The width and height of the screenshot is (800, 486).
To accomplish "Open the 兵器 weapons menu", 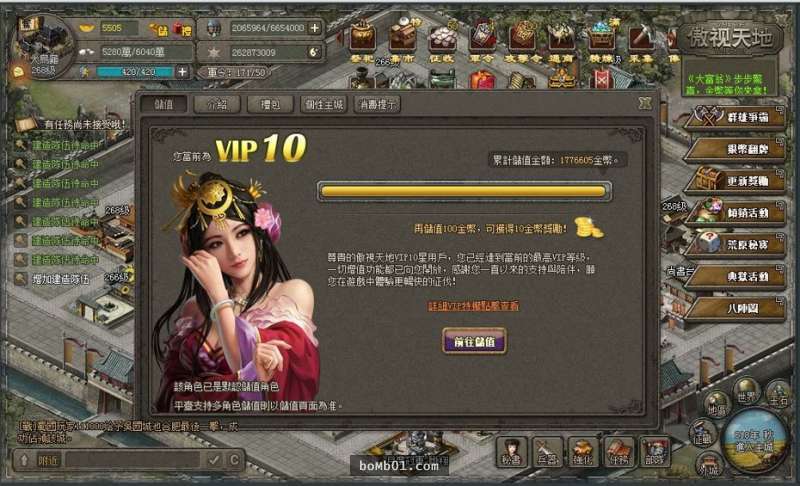I will (546, 451).
